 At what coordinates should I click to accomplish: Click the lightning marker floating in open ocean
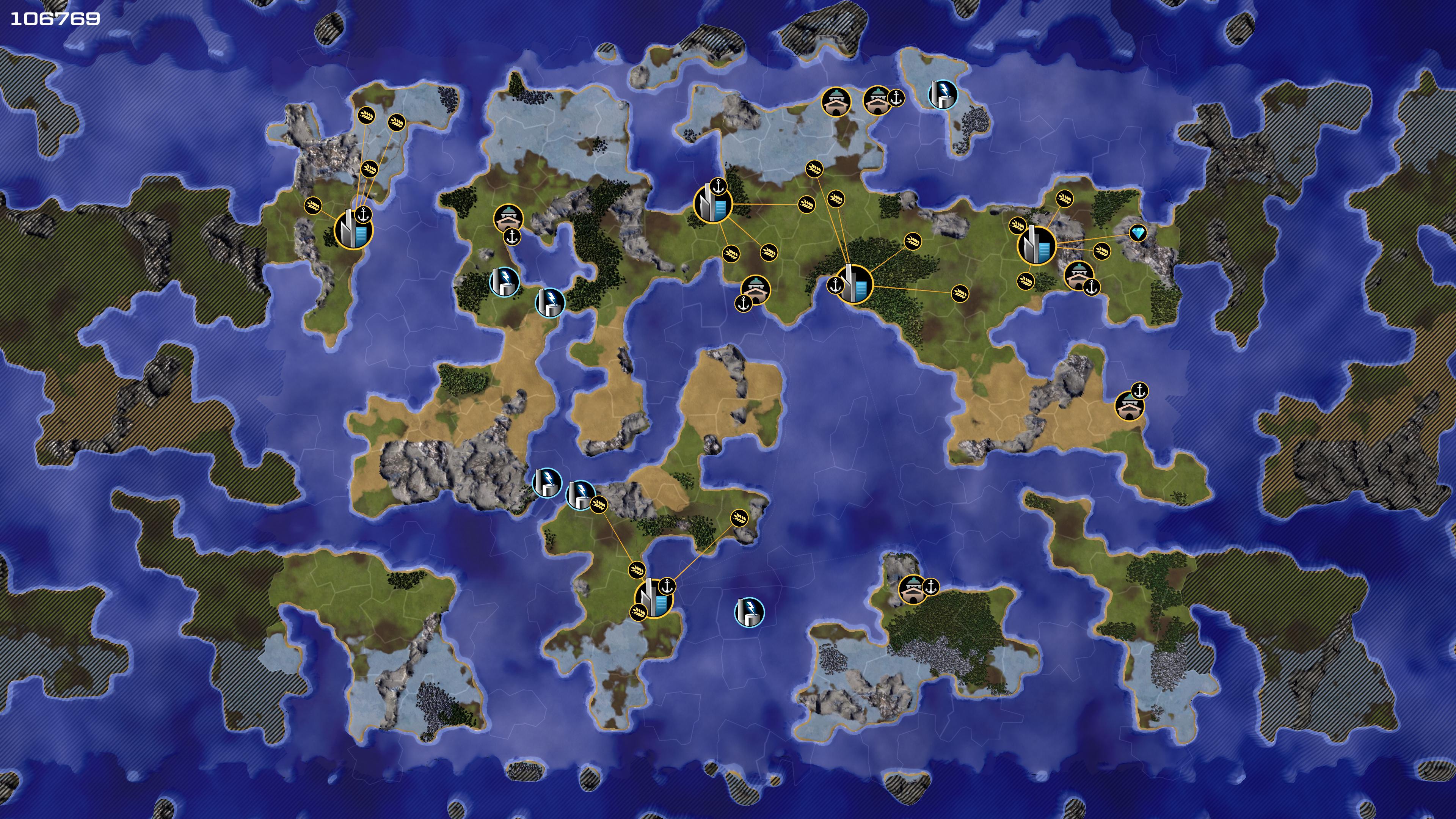tap(749, 612)
